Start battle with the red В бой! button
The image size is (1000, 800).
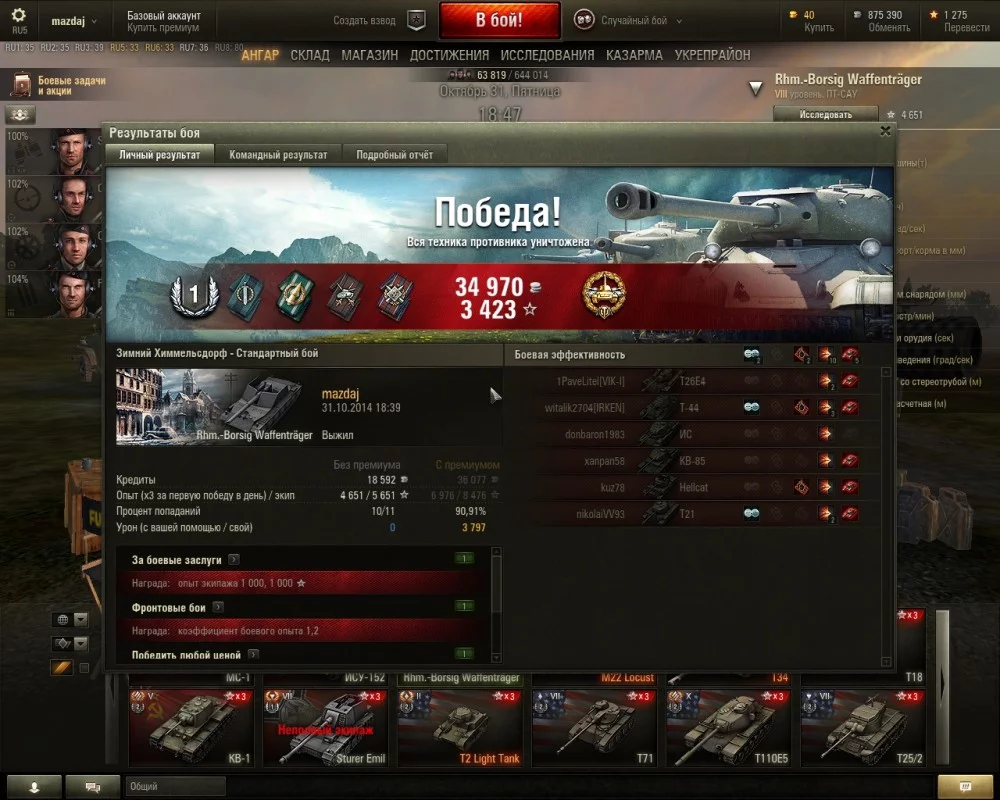(x=499, y=20)
